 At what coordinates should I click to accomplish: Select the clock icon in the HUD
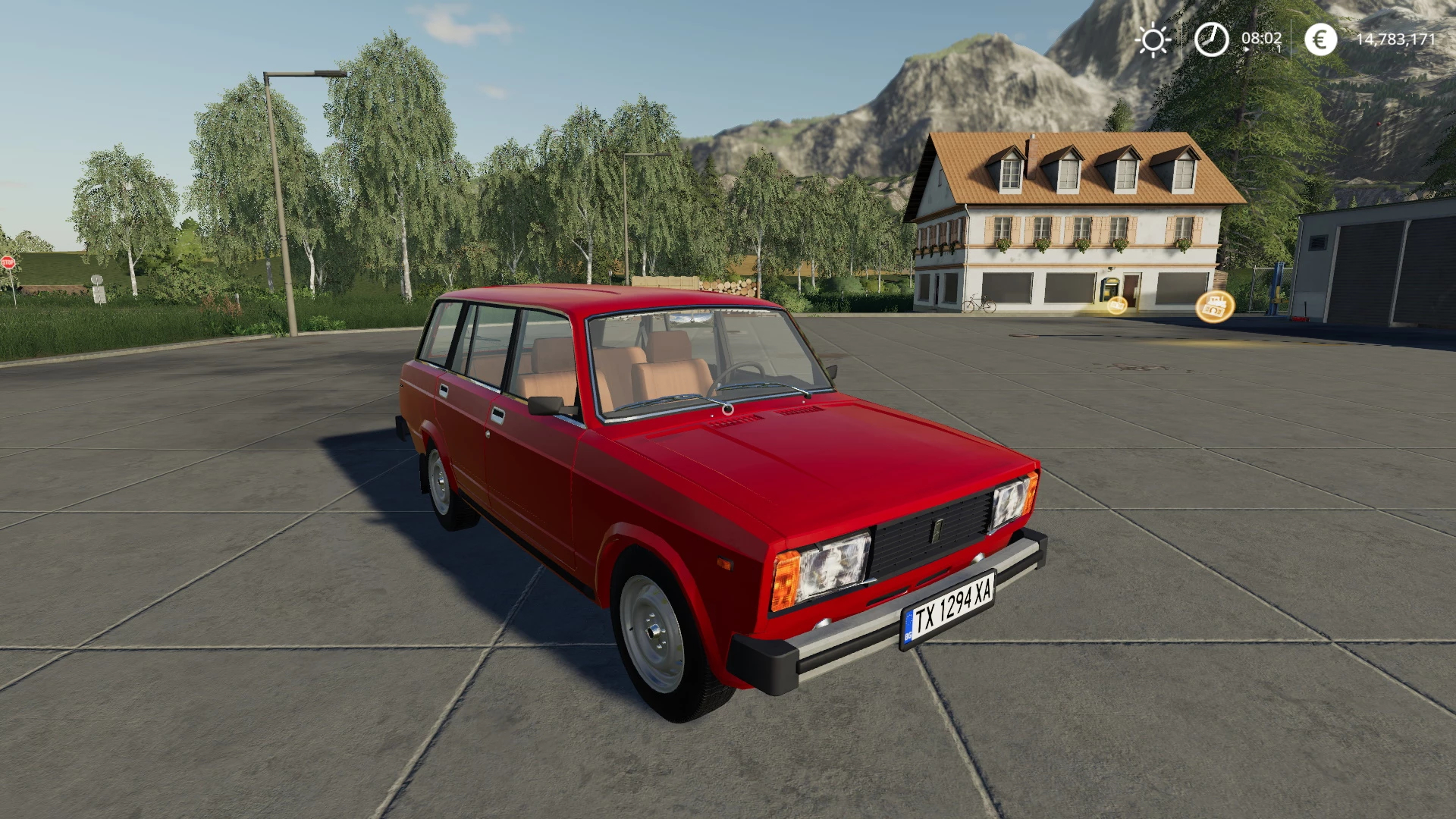(1211, 39)
